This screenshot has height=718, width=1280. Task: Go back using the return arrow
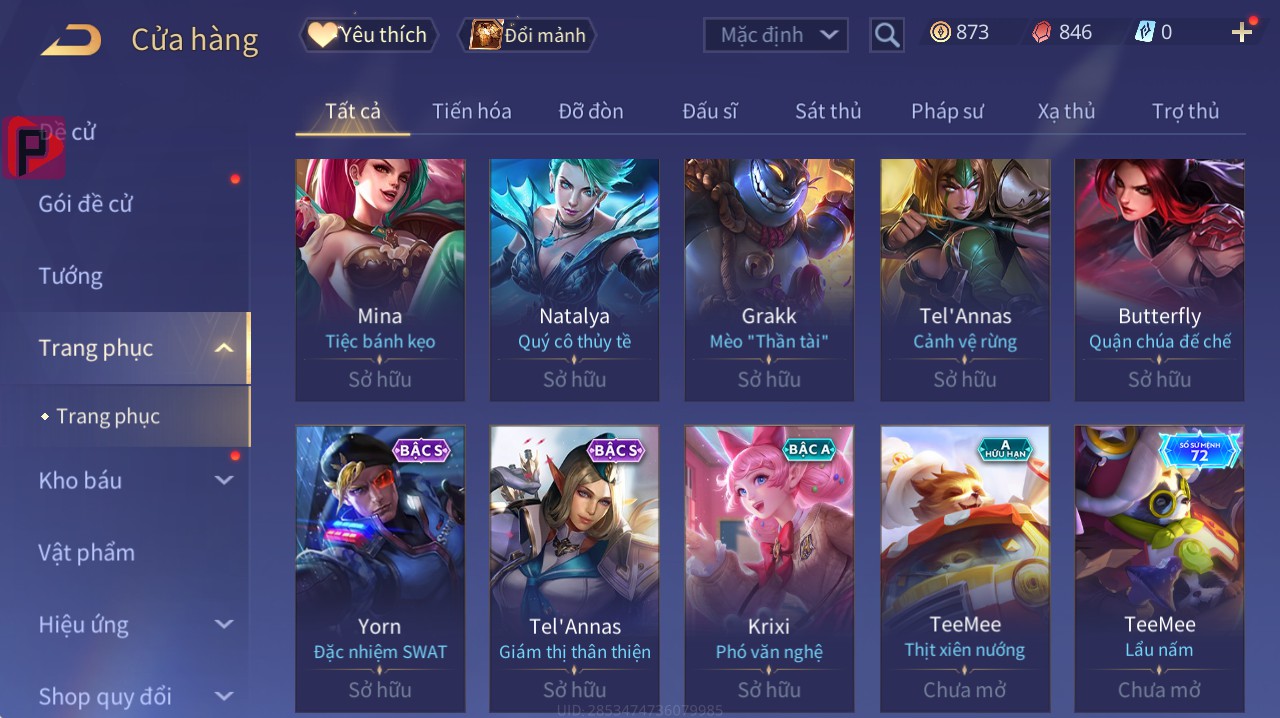tap(71, 40)
